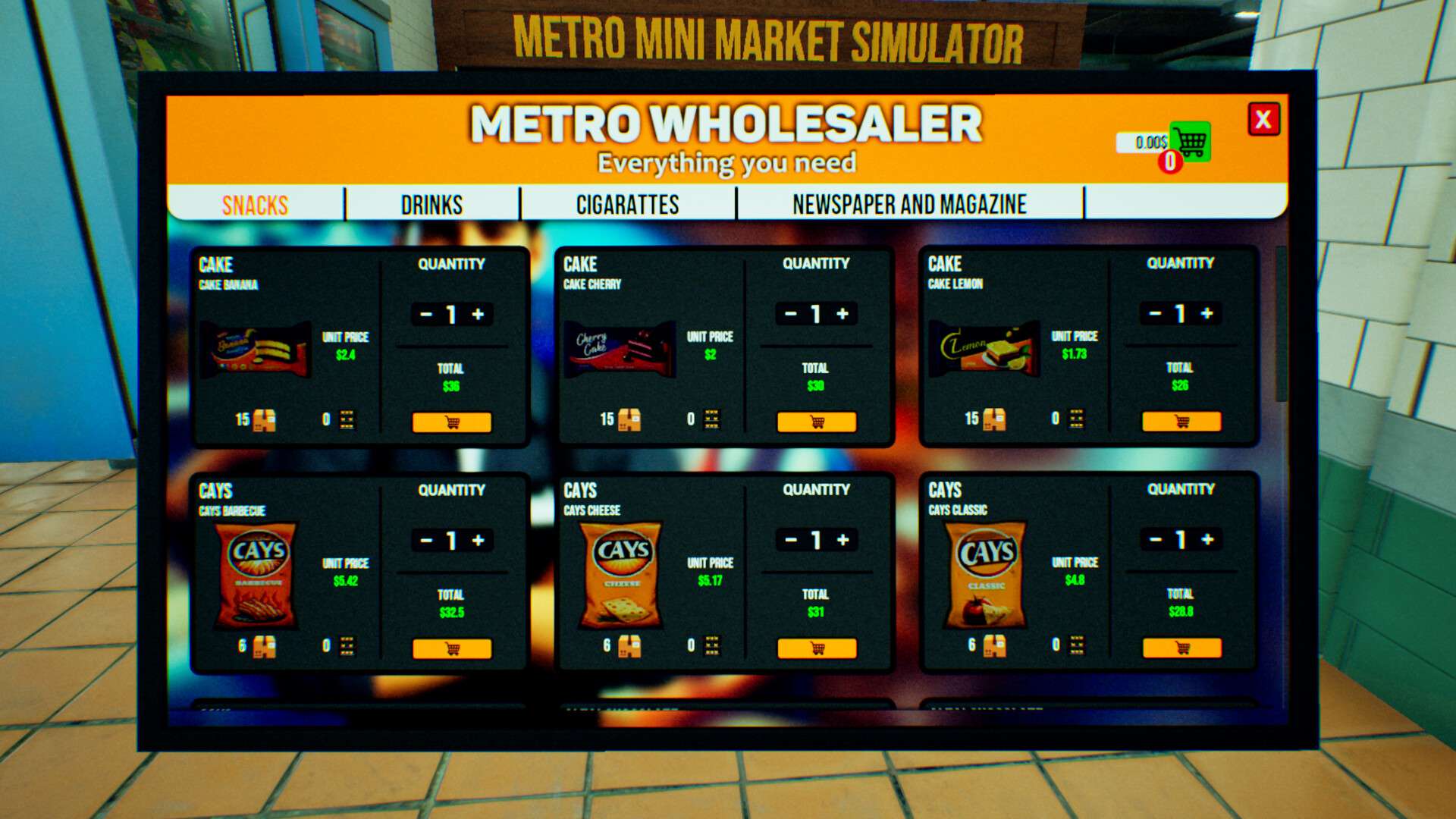Open the NEWSPAPER AND MAGAZINE tab
Image resolution: width=1456 pixels, height=819 pixels.
coord(908,203)
